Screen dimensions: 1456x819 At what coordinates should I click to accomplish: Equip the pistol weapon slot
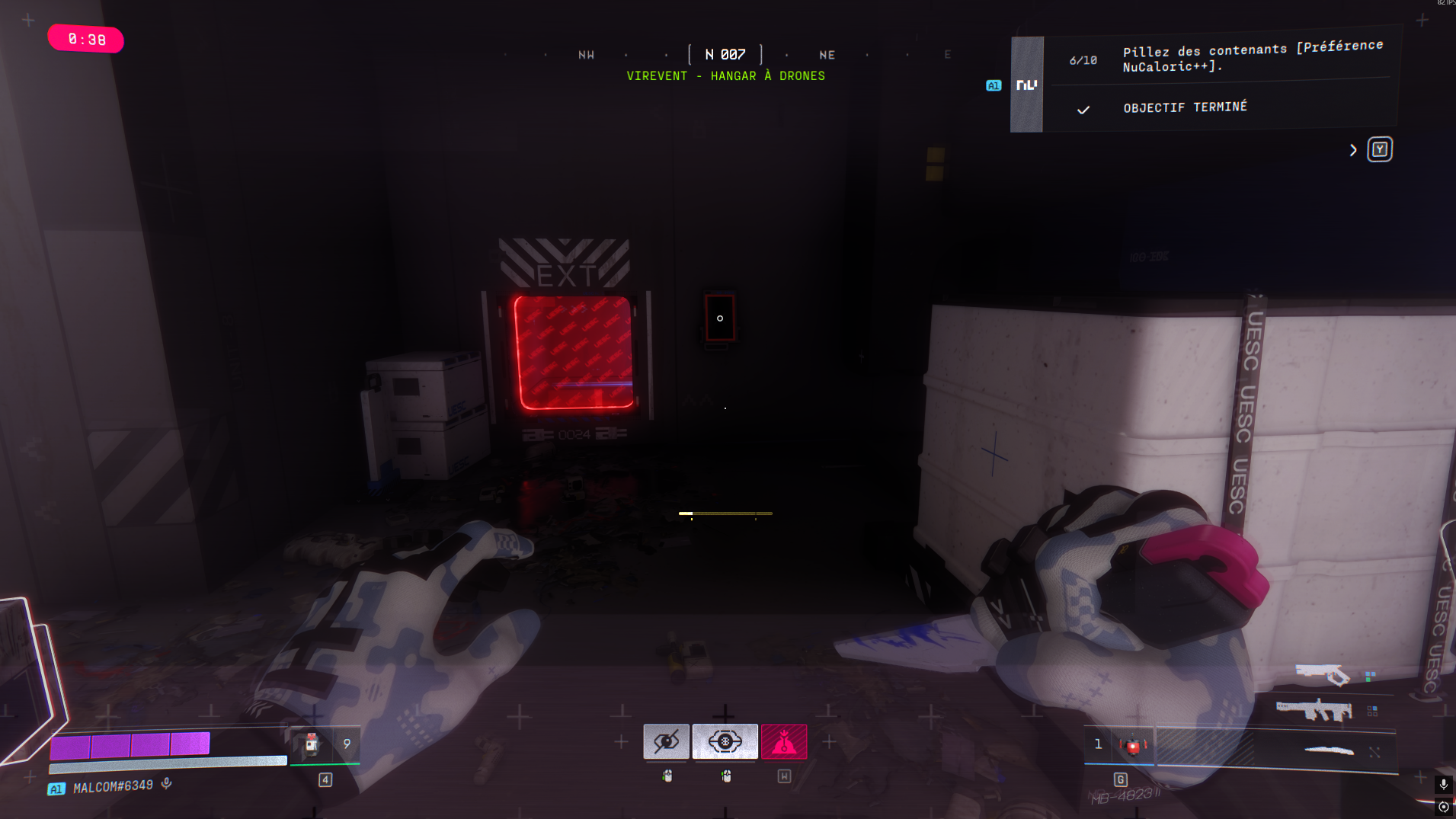[1322, 674]
